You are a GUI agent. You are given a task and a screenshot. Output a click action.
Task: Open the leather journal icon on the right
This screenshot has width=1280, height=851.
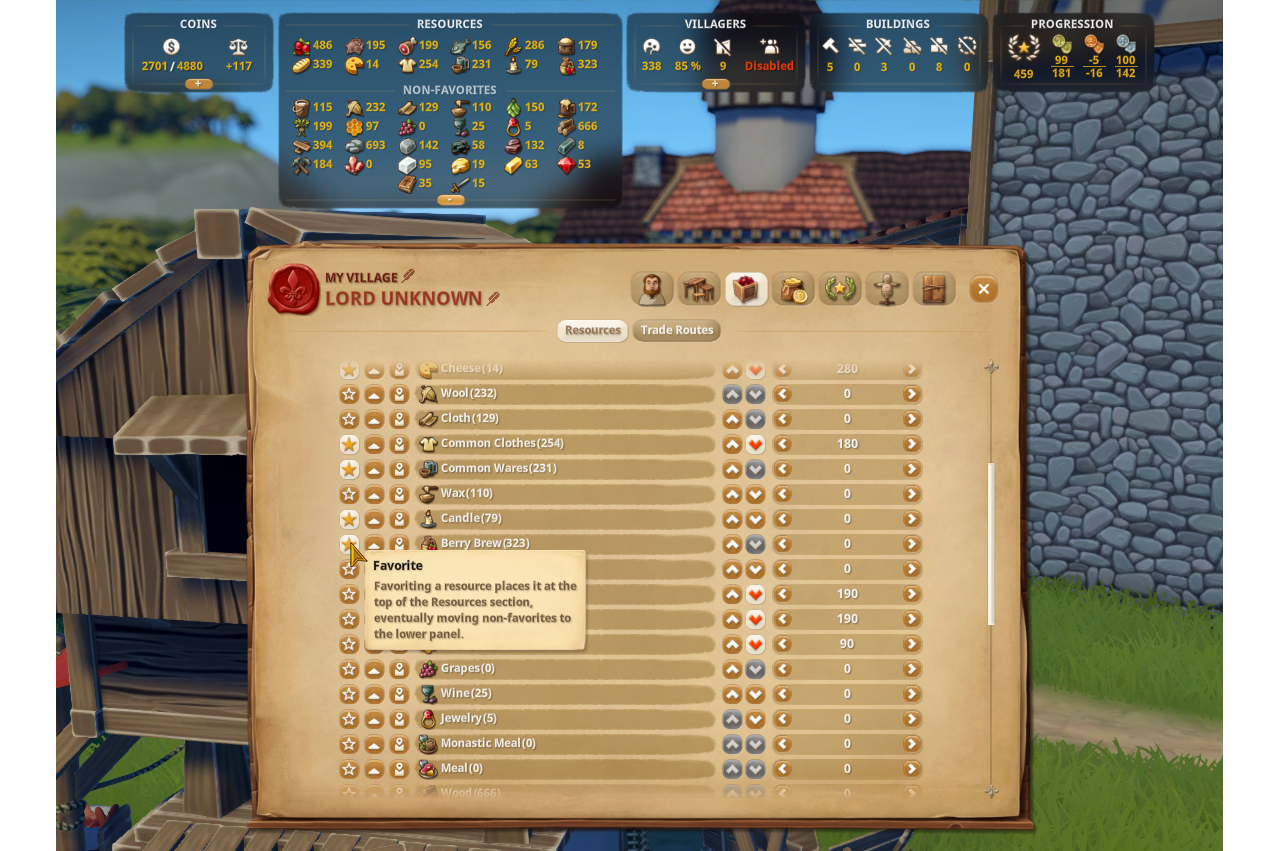(934, 288)
